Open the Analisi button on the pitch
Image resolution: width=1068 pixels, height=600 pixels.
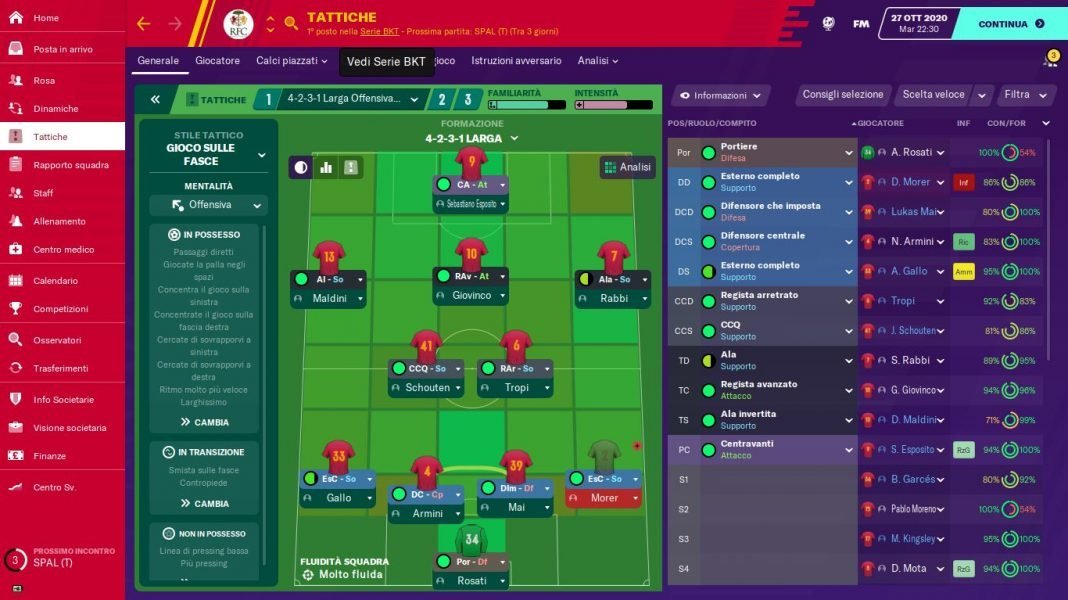[627, 167]
